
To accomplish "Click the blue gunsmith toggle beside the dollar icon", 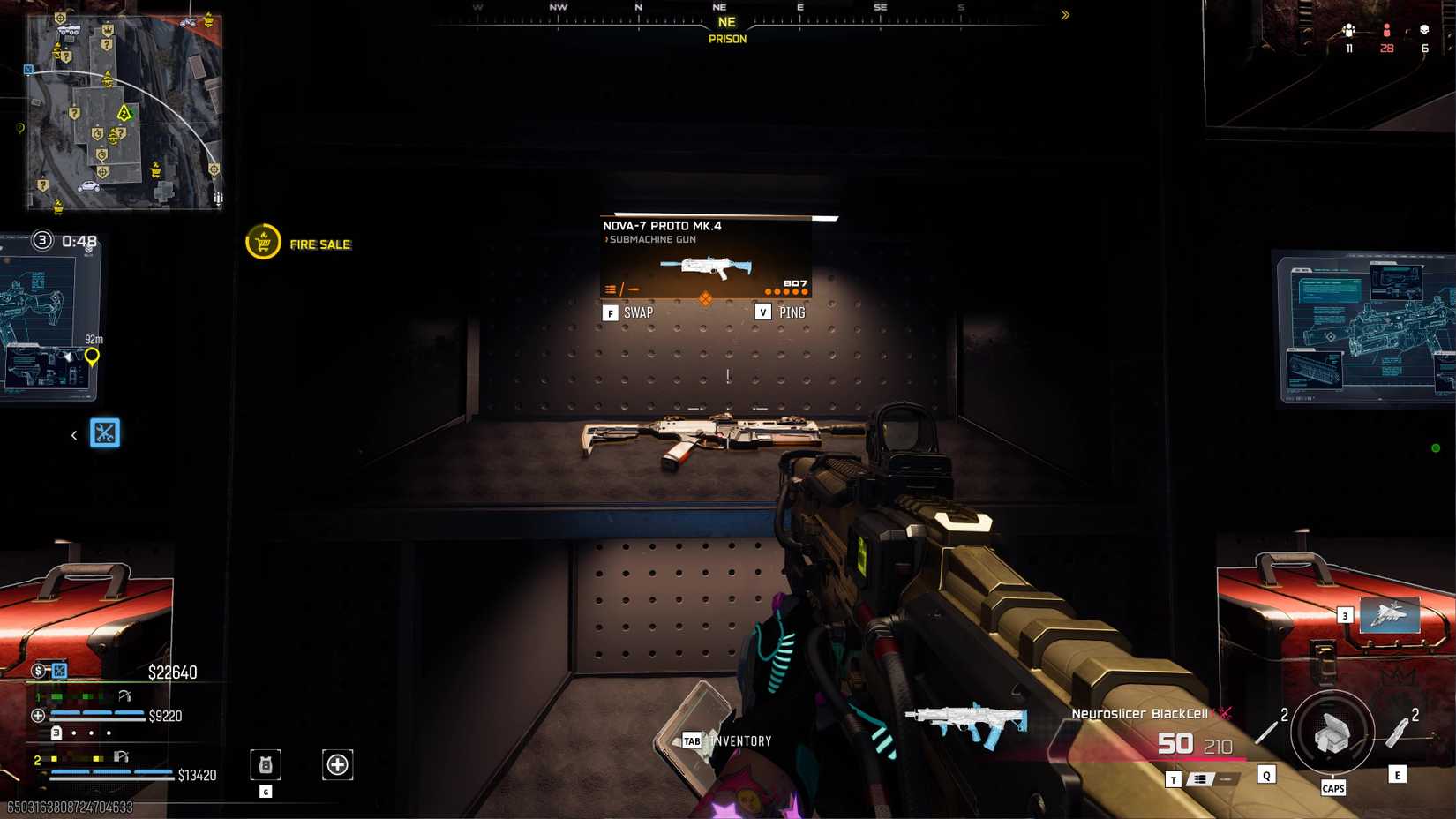I will point(57,671).
